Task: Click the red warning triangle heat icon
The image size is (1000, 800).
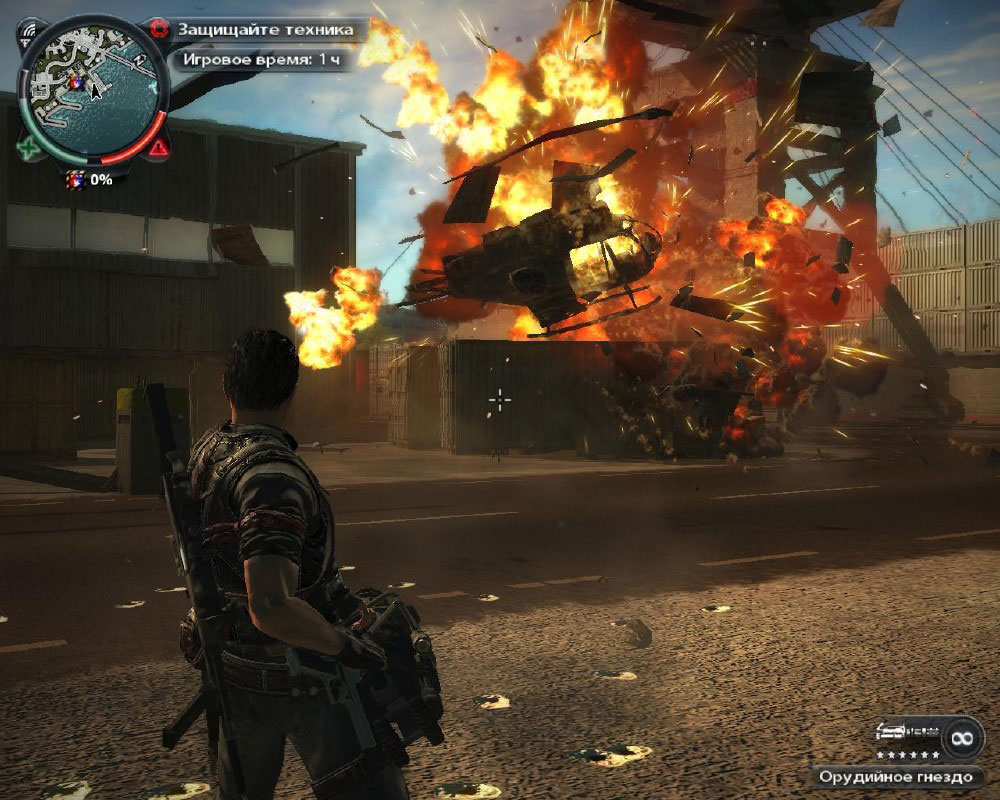Action: (158, 149)
